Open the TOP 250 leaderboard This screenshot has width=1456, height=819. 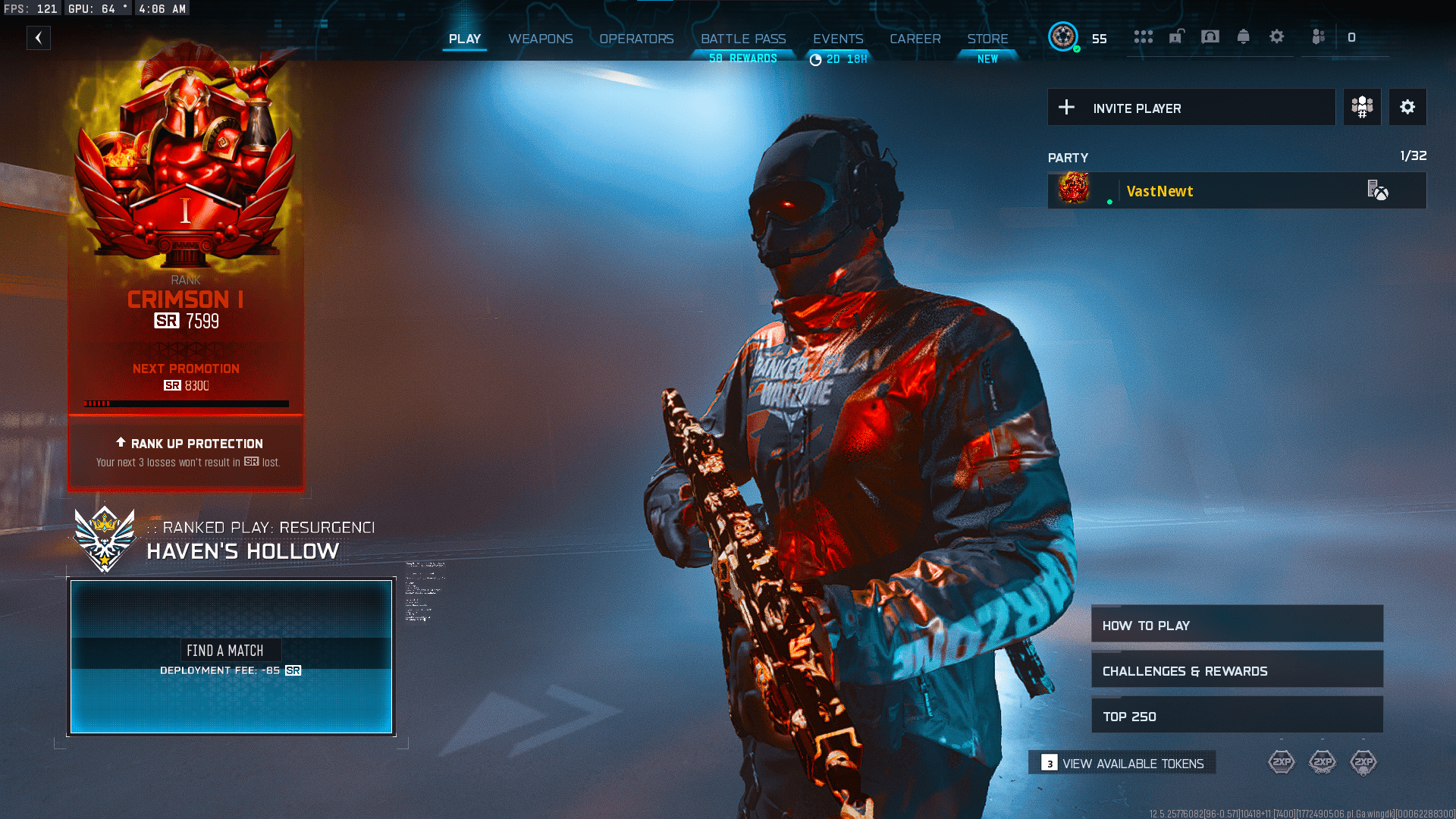pyautogui.click(x=1236, y=715)
